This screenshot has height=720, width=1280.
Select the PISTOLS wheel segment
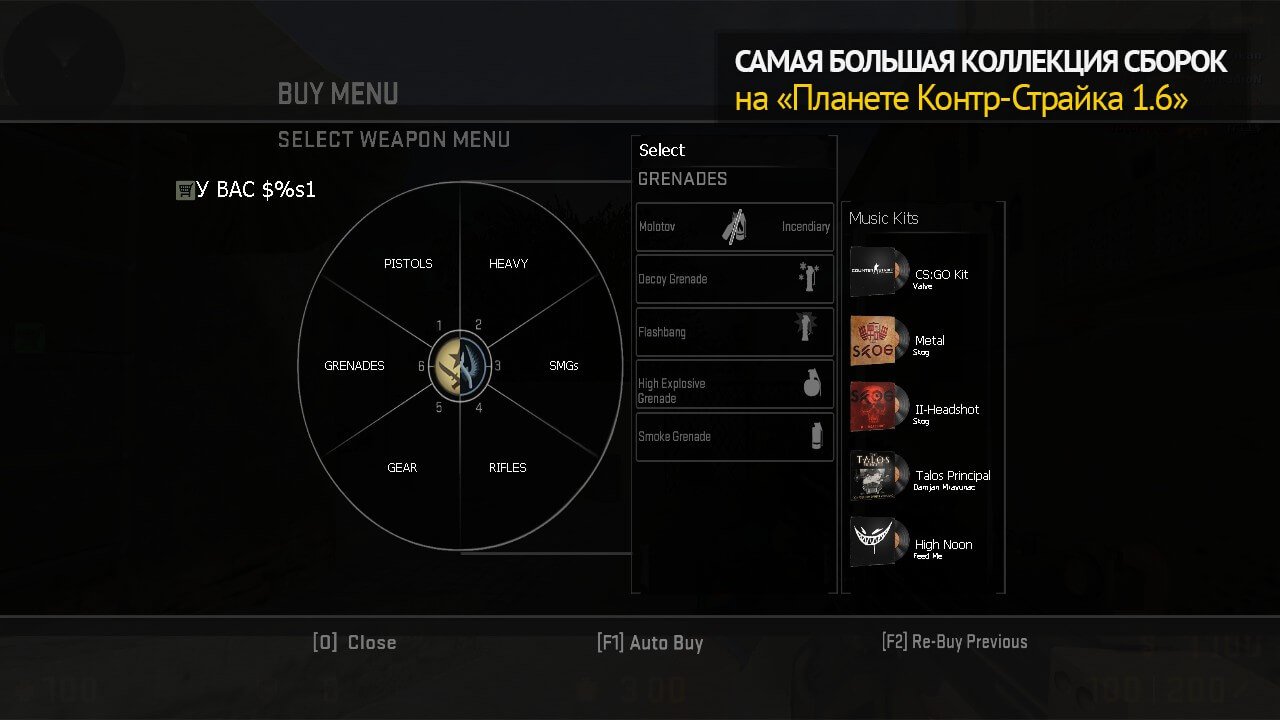[x=408, y=264]
